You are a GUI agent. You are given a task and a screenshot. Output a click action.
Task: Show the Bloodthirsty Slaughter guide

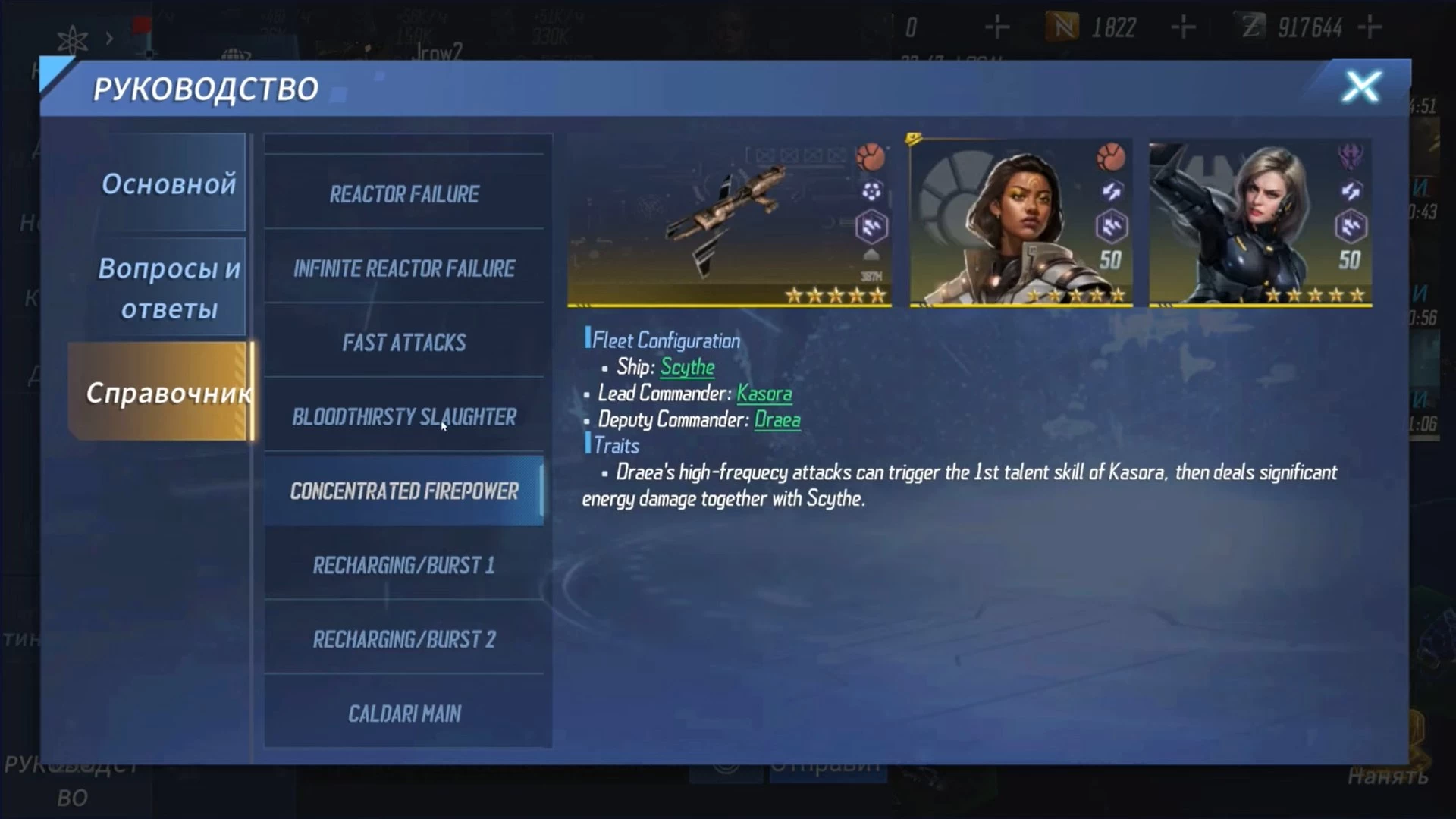(x=404, y=417)
